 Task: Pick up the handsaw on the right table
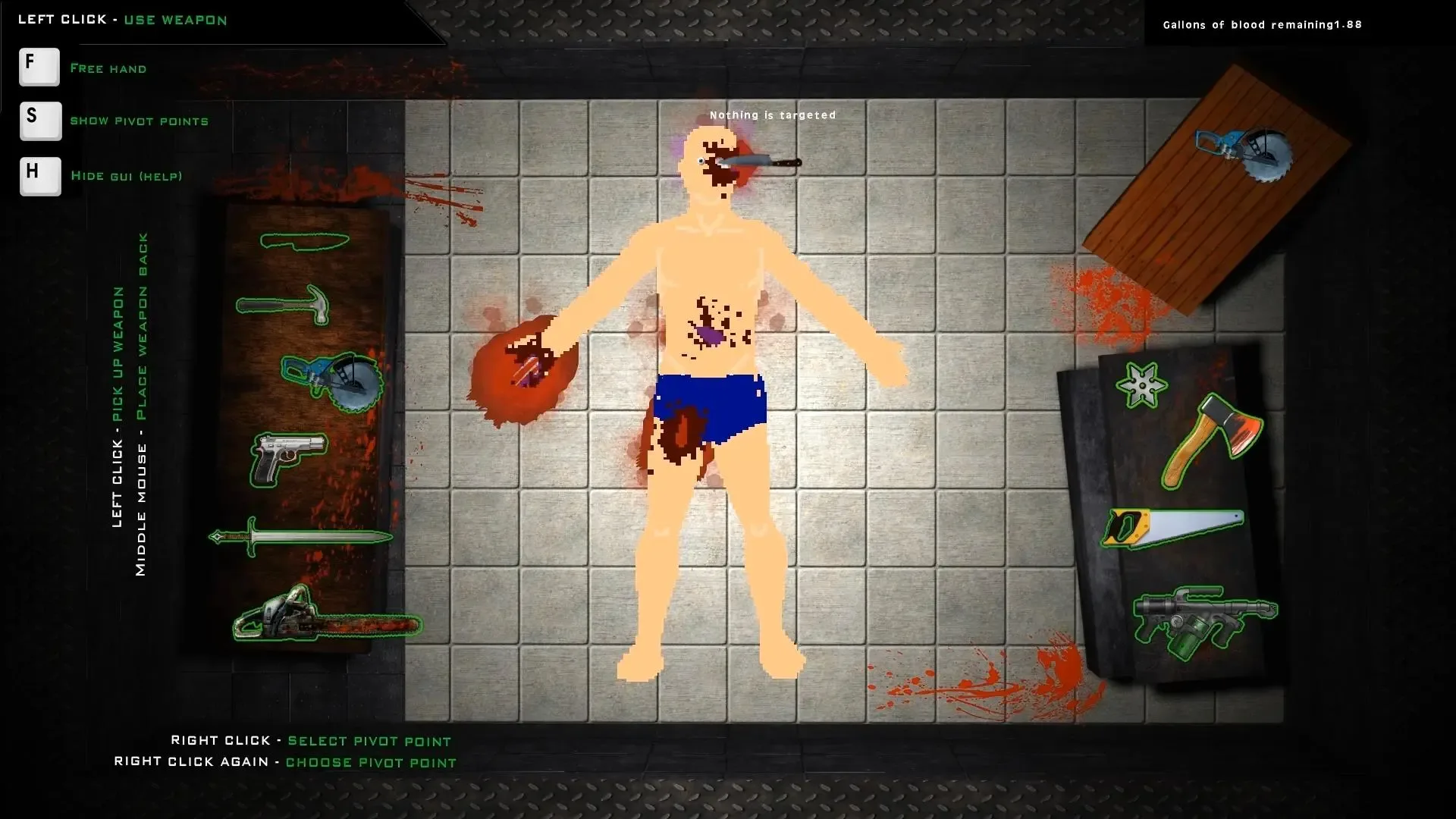(1175, 527)
